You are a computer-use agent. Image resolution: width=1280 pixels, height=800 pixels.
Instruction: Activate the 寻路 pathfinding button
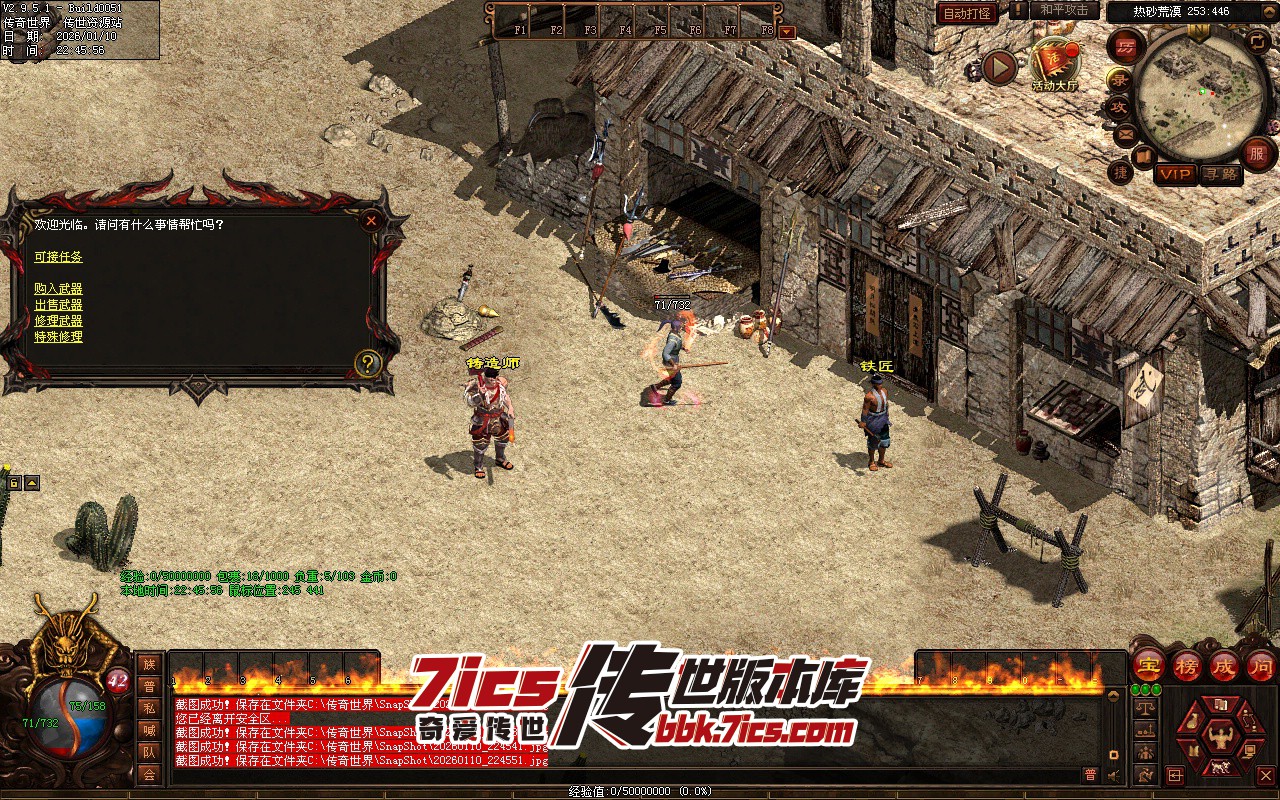1220,174
